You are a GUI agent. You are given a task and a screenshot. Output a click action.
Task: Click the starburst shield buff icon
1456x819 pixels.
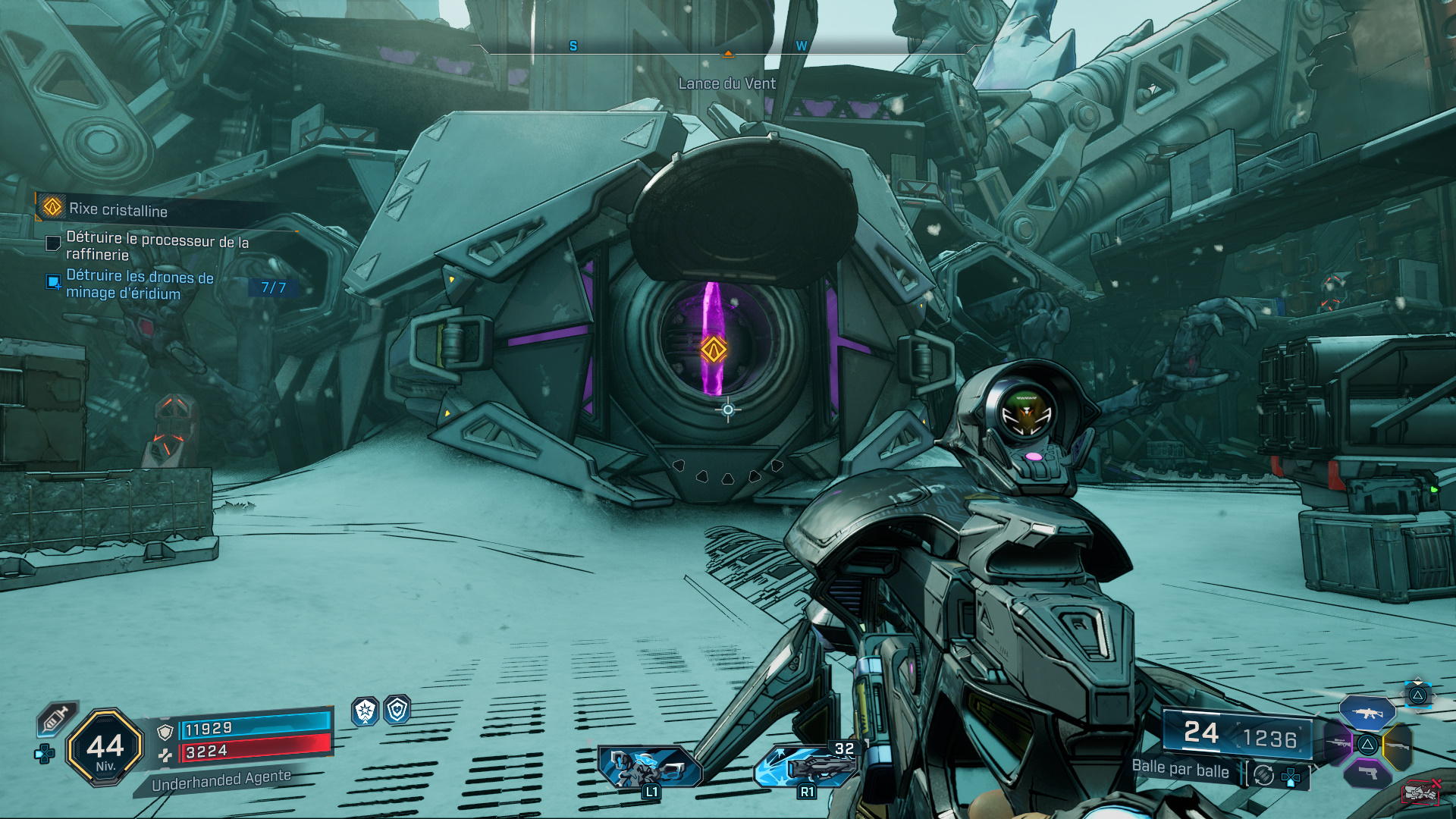click(x=366, y=711)
